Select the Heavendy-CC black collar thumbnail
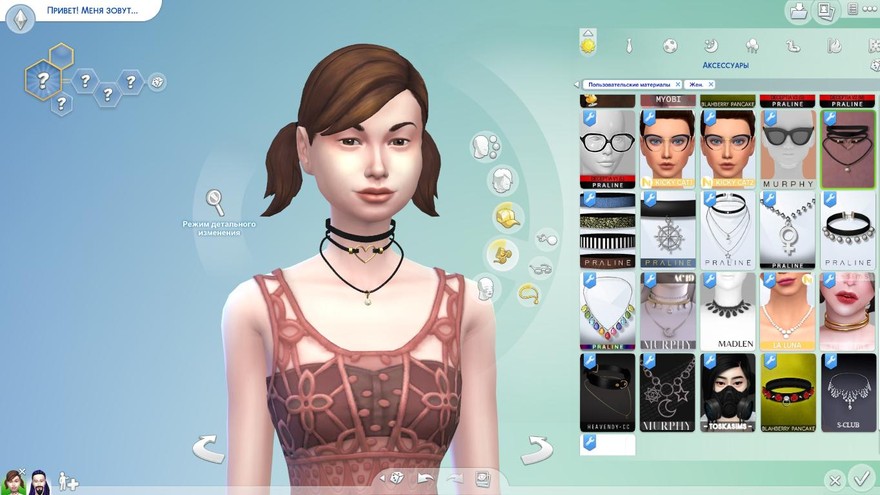 608,392
